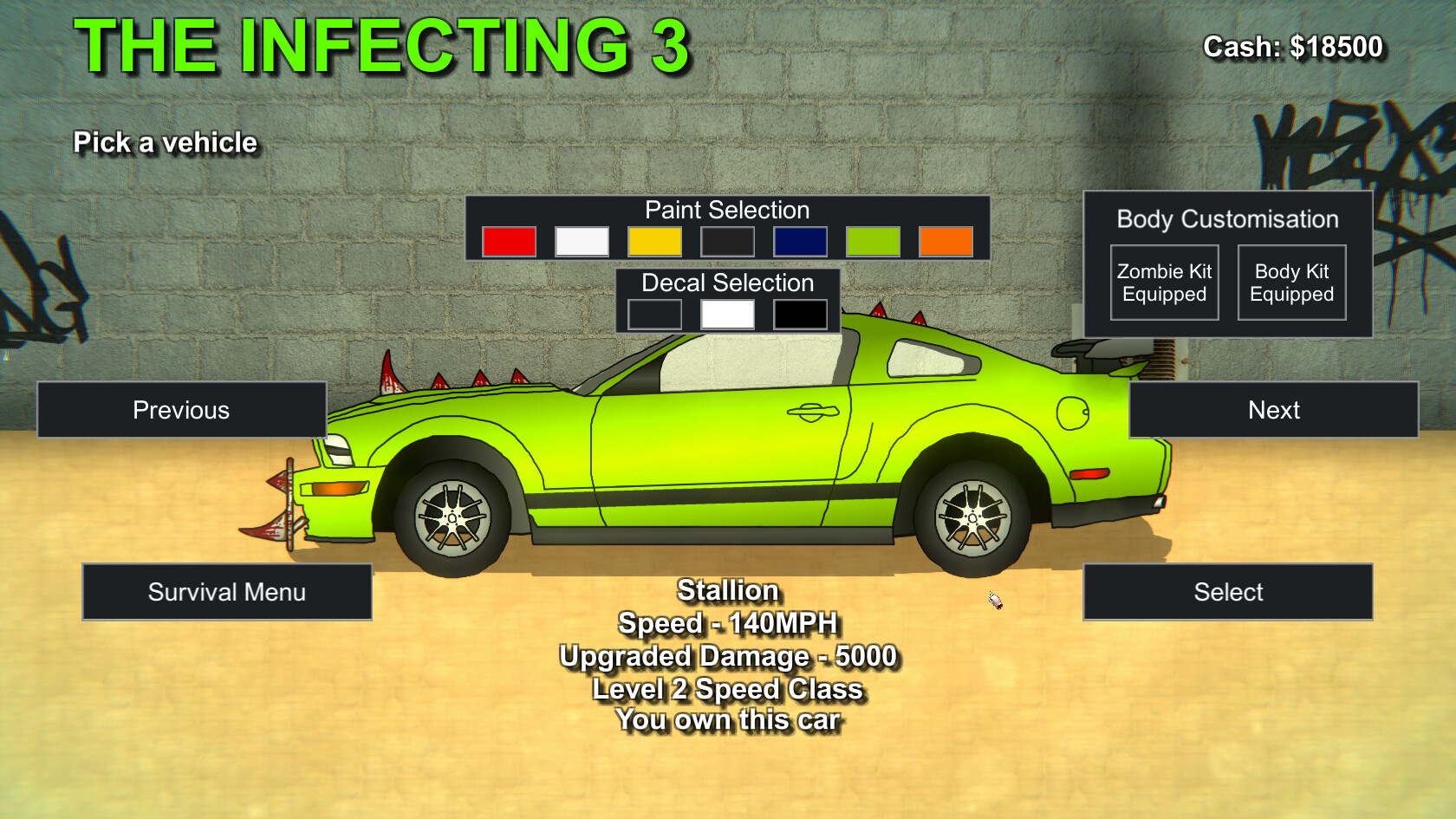This screenshot has height=819, width=1456.
Task: Select the white paint color
Action: (582, 241)
